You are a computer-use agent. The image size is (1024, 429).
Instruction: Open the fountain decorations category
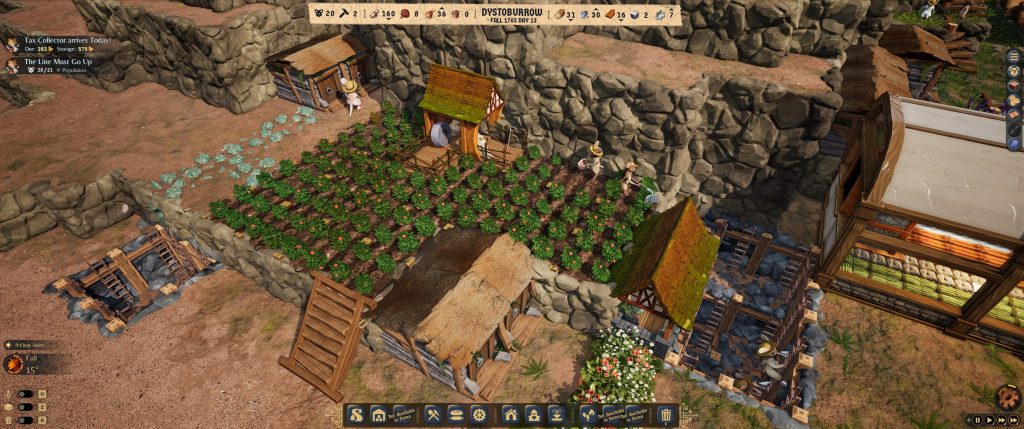[x=557, y=414]
